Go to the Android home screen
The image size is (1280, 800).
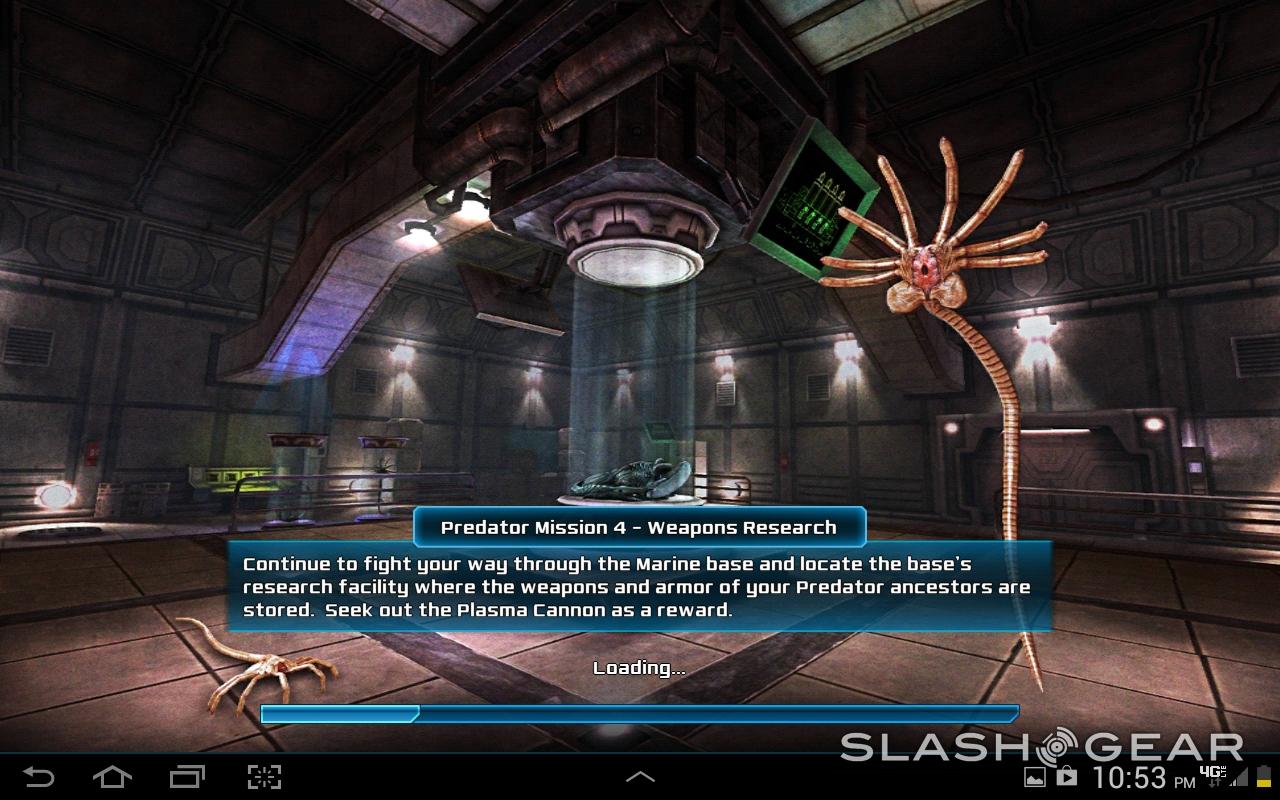pos(112,776)
